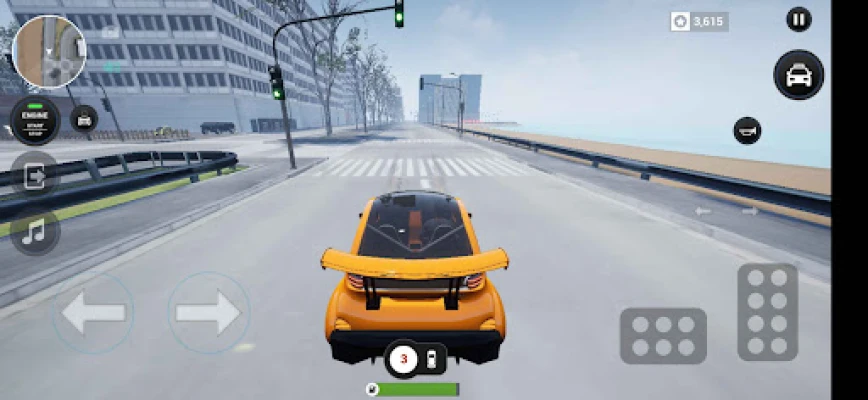Toggle the engine start/stop button
Image resolution: width=868 pixels, height=400 pixels.
35,119
